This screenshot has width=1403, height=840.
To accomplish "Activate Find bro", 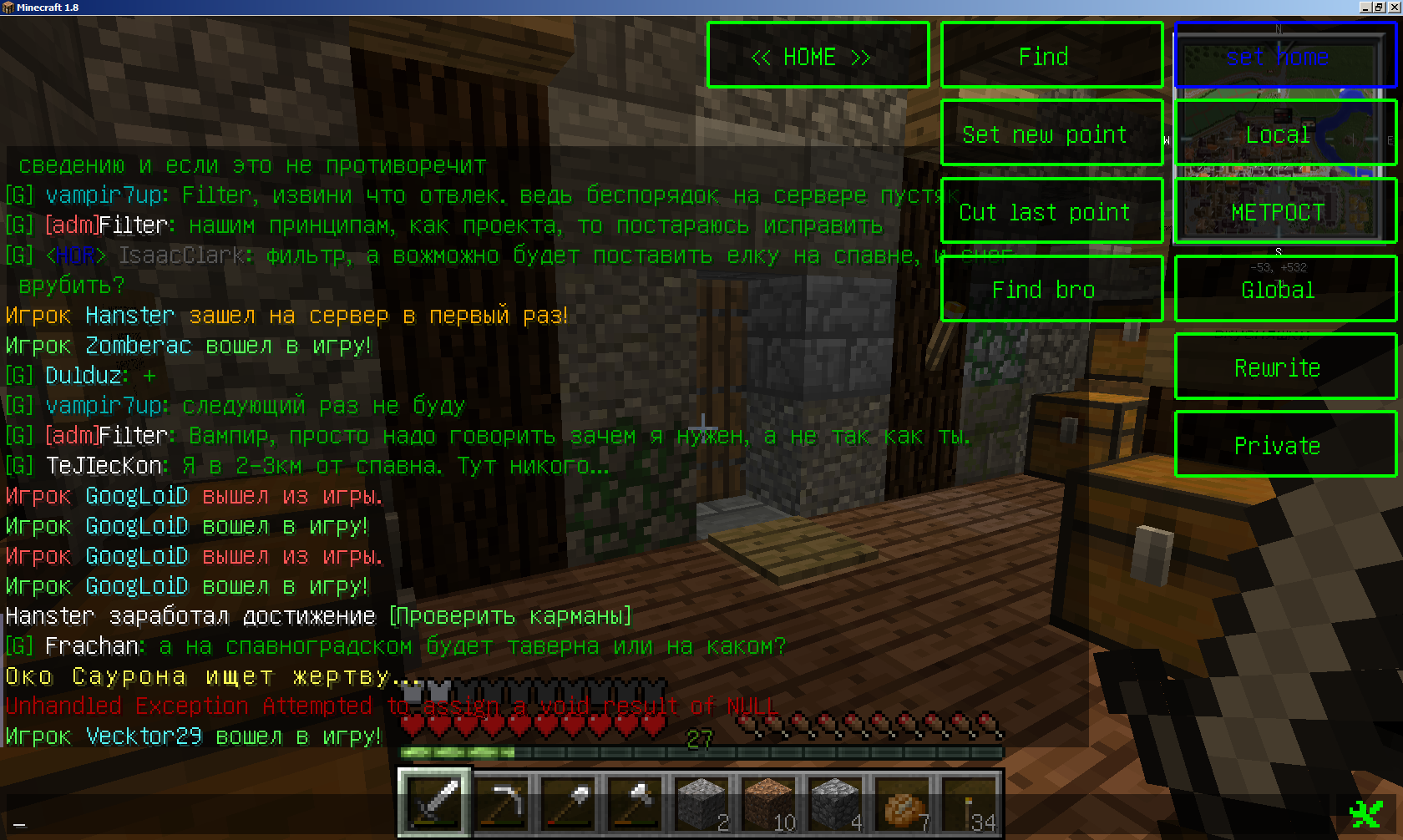I will (x=1051, y=289).
